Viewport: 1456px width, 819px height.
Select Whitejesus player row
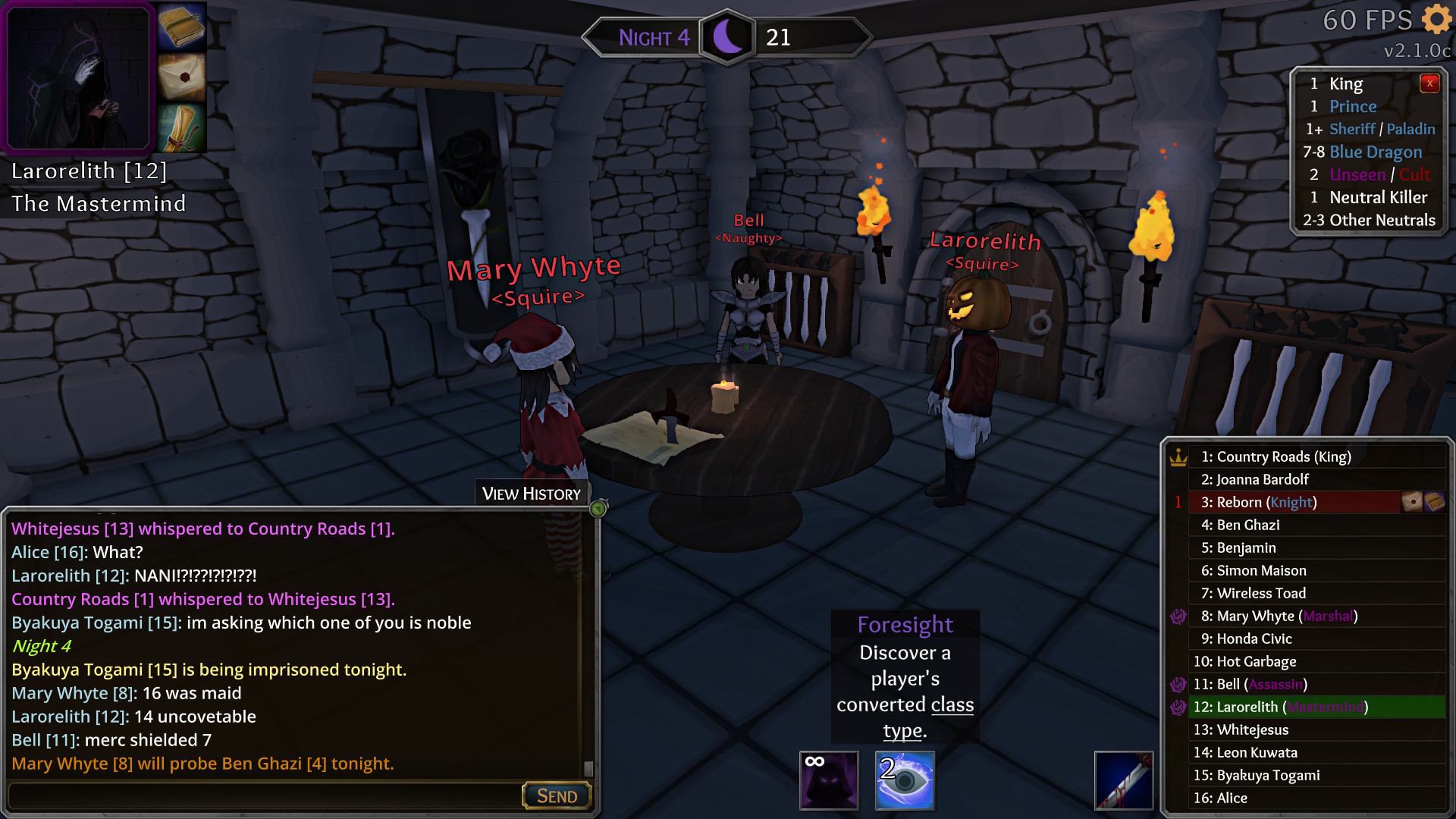click(x=1241, y=730)
